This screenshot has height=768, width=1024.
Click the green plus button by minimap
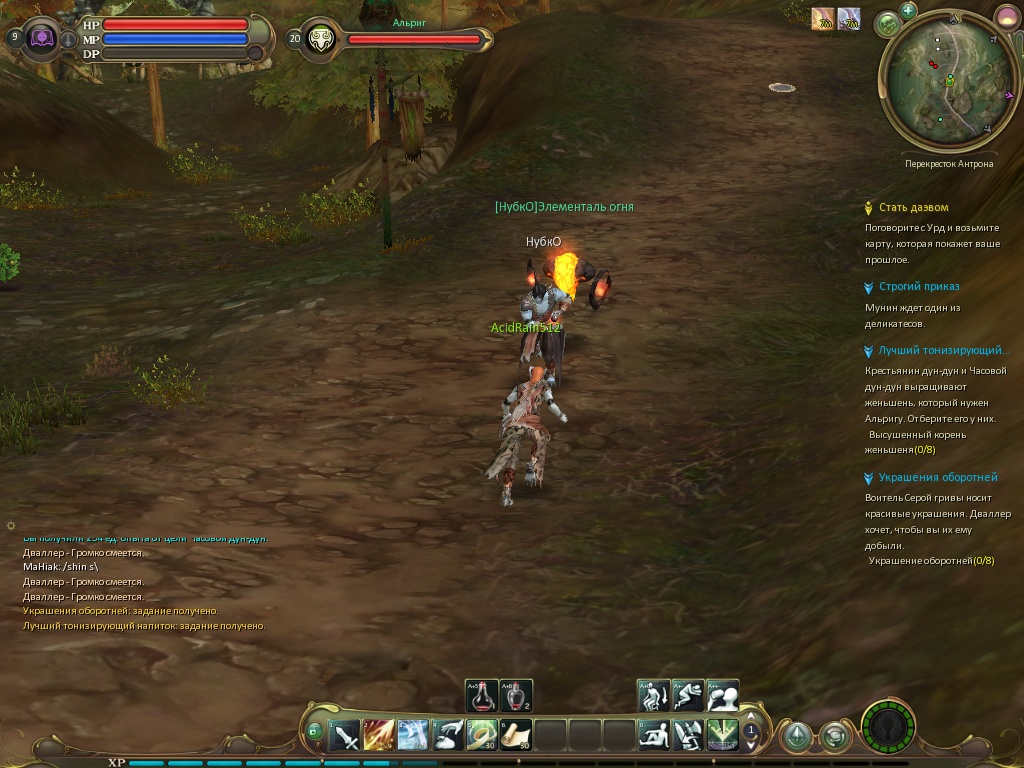click(x=908, y=11)
